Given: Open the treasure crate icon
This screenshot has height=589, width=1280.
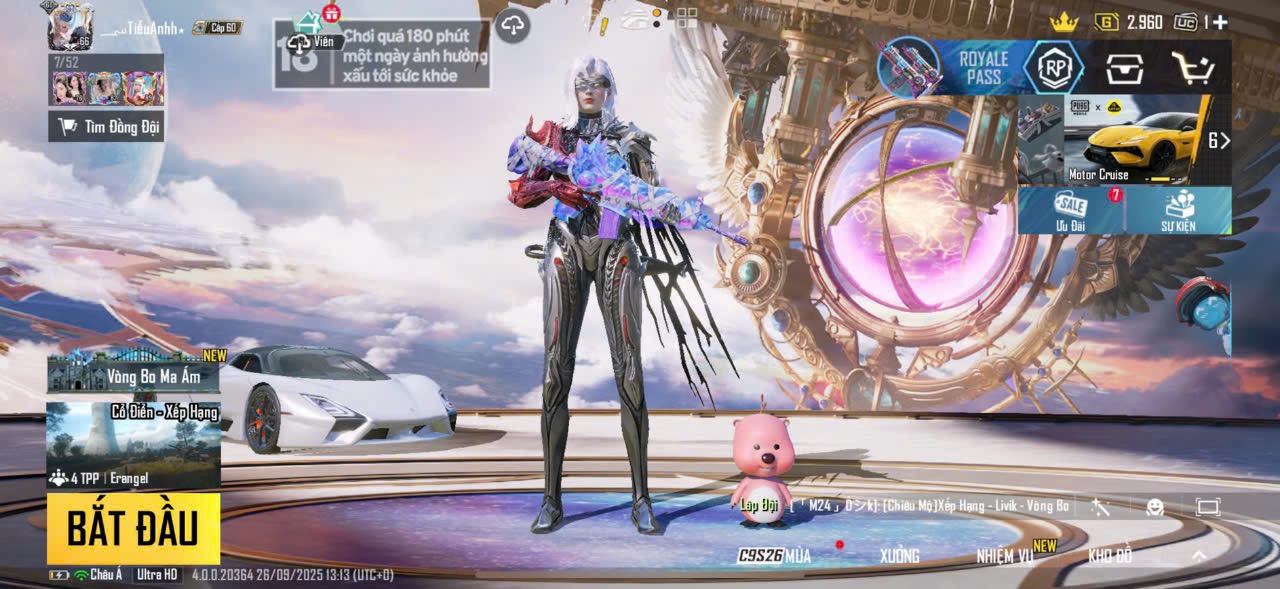Looking at the screenshot, I should (1124, 68).
